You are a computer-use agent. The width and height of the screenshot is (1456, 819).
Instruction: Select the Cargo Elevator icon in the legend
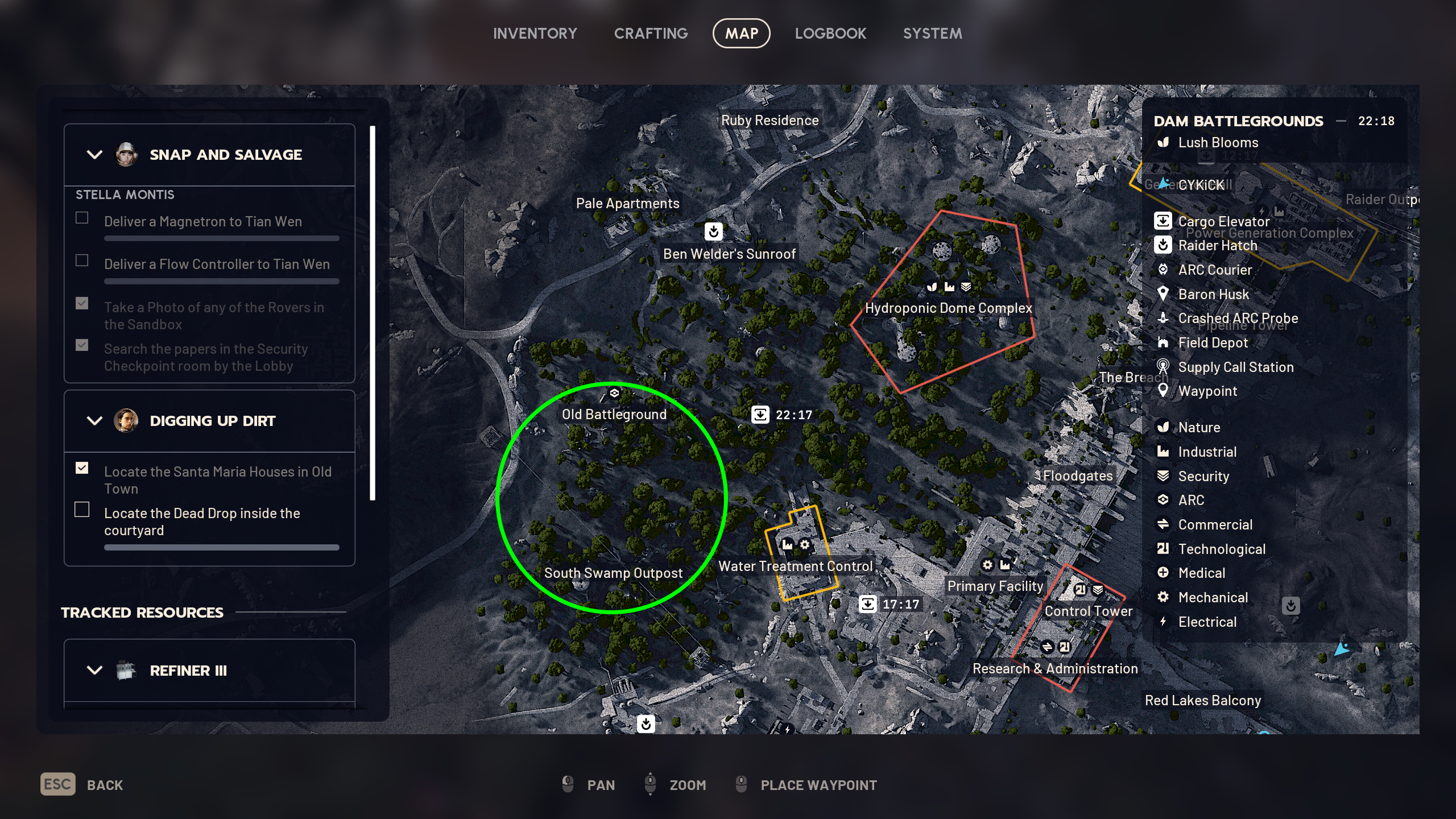pos(1164,221)
